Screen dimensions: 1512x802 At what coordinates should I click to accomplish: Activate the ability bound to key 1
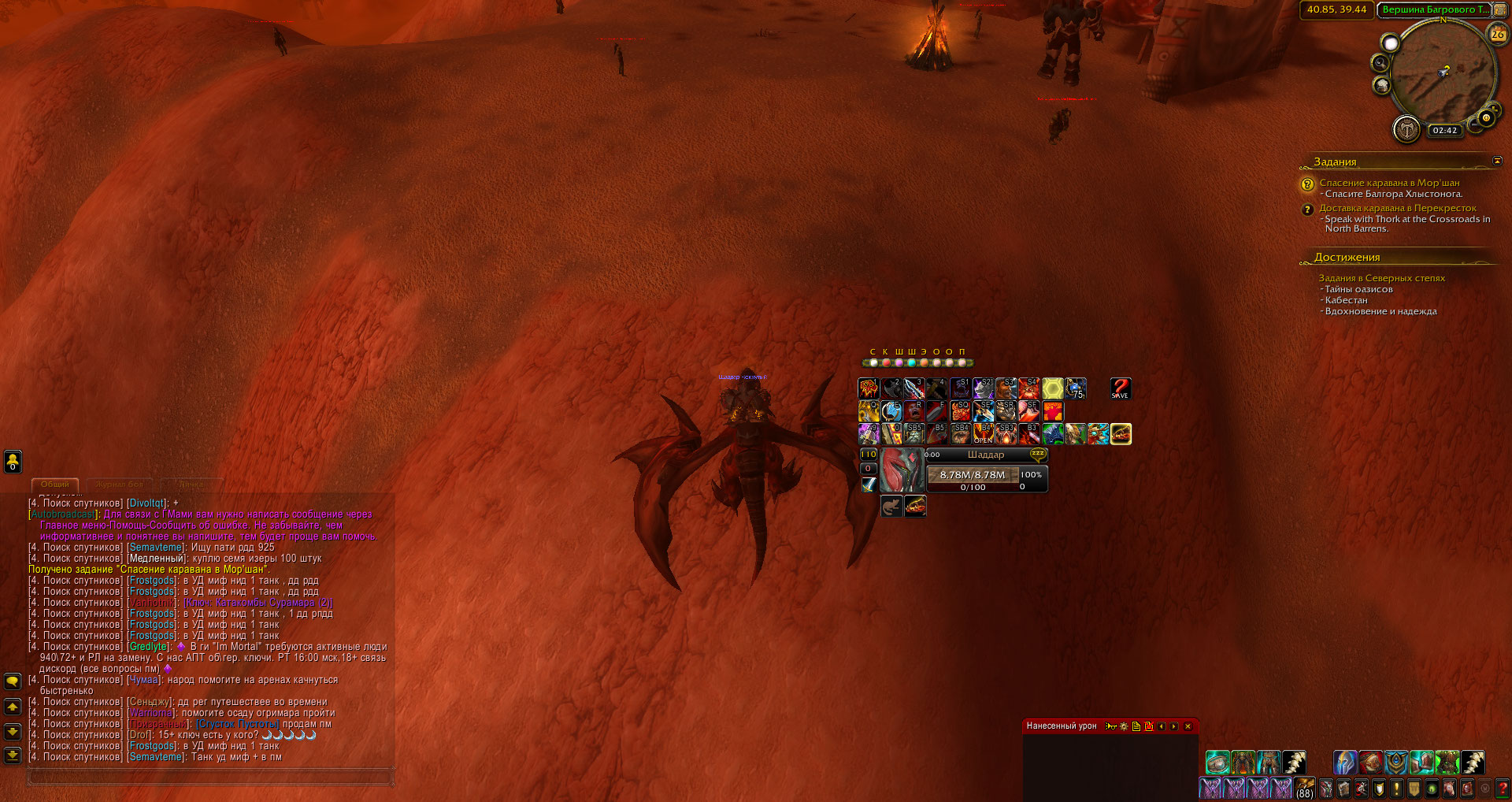coord(869,388)
